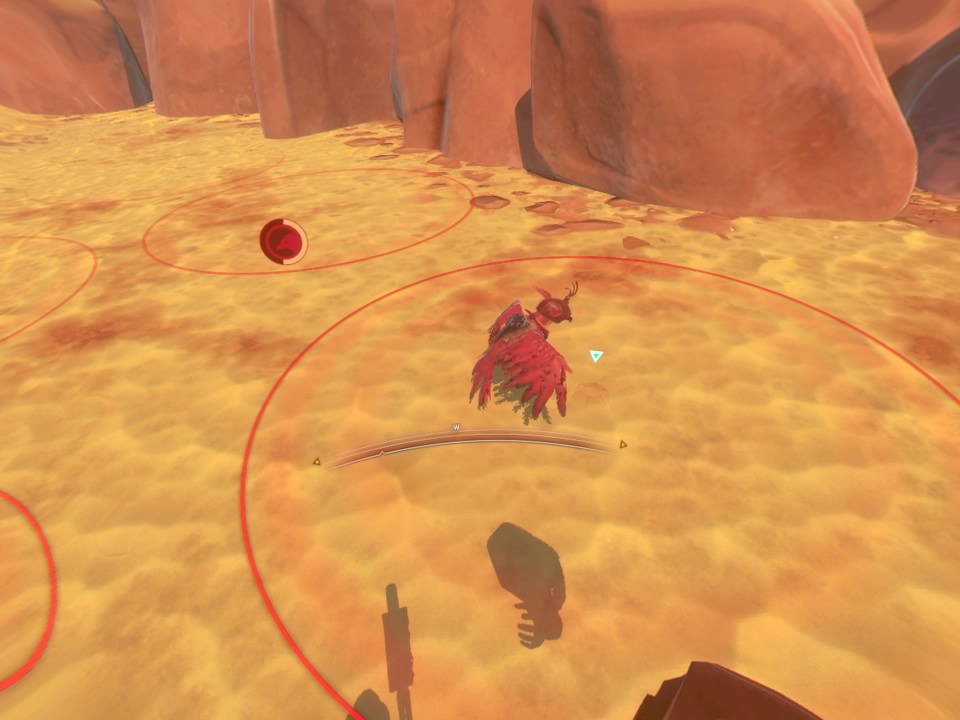Image resolution: width=960 pixels, height=720 pixels.
Task: Select the teal triangular waypoint marker
Action: [596, 355]
